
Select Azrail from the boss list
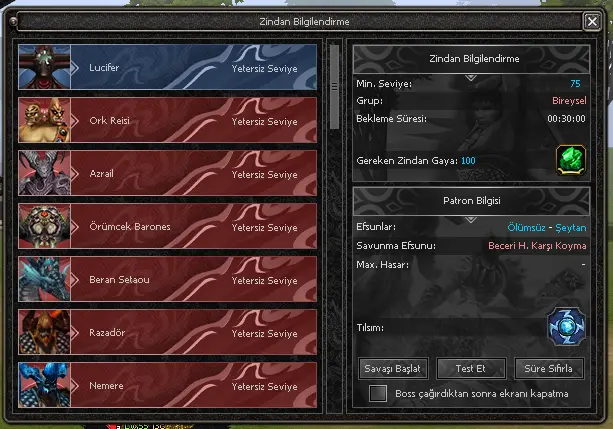point(180,173)
